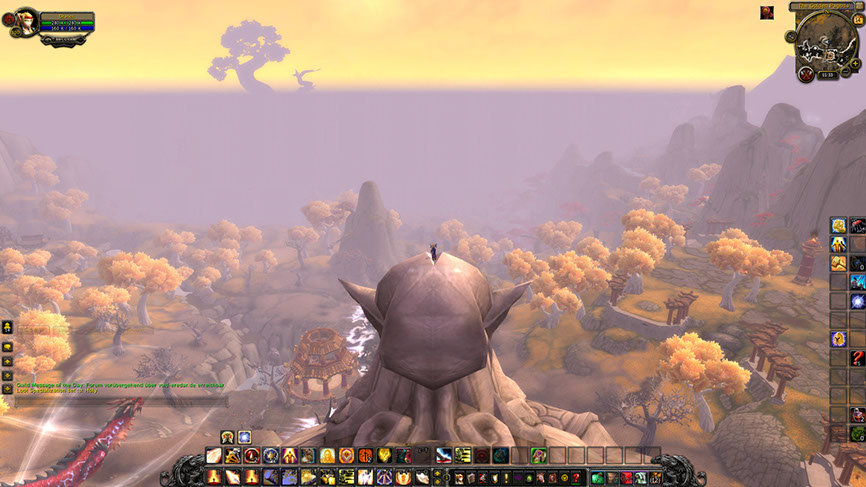Click the crossed axes PvP button

coord(806,73)
